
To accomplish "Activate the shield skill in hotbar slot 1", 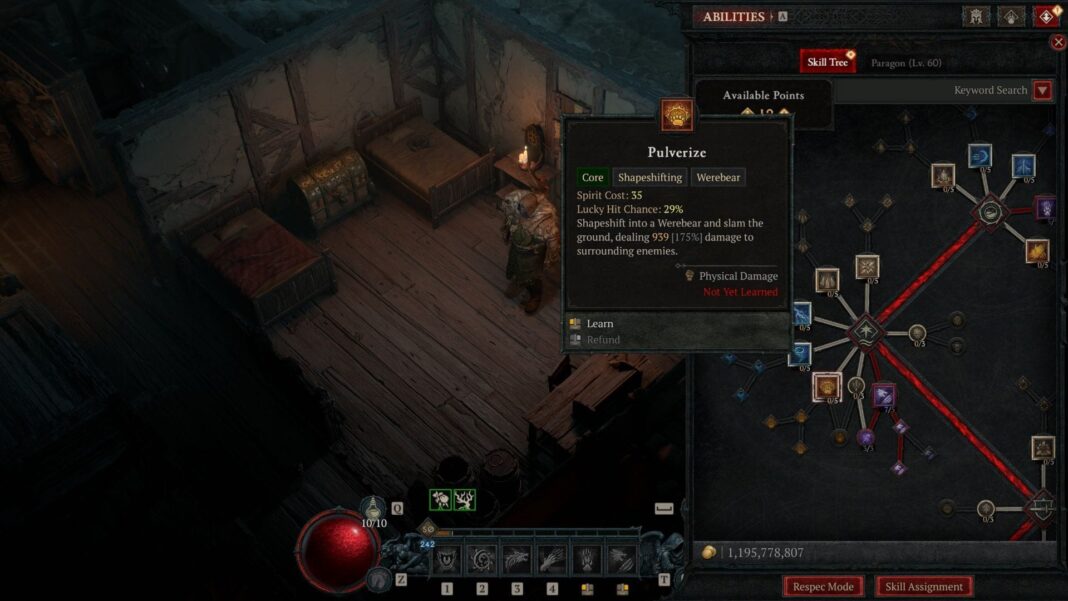I will [x=447, y=560].
